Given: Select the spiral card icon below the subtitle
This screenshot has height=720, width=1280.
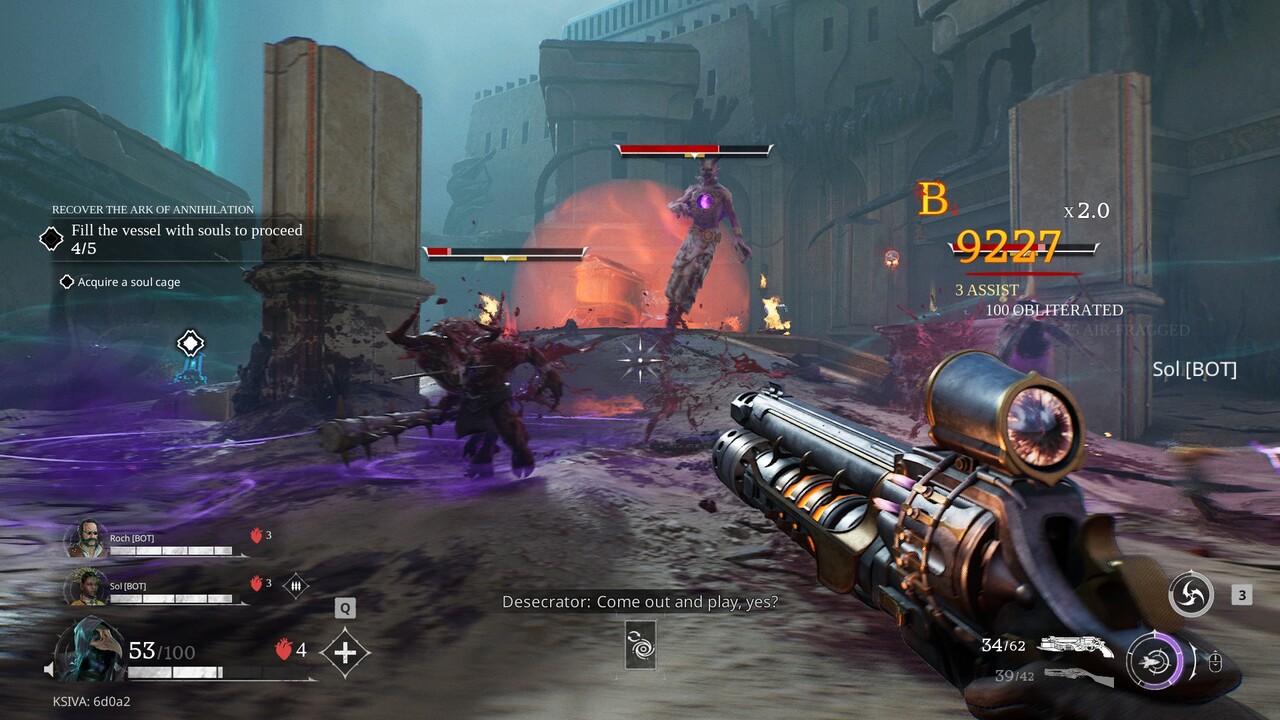Looking at the screenshot, I should tap(640, 645).
